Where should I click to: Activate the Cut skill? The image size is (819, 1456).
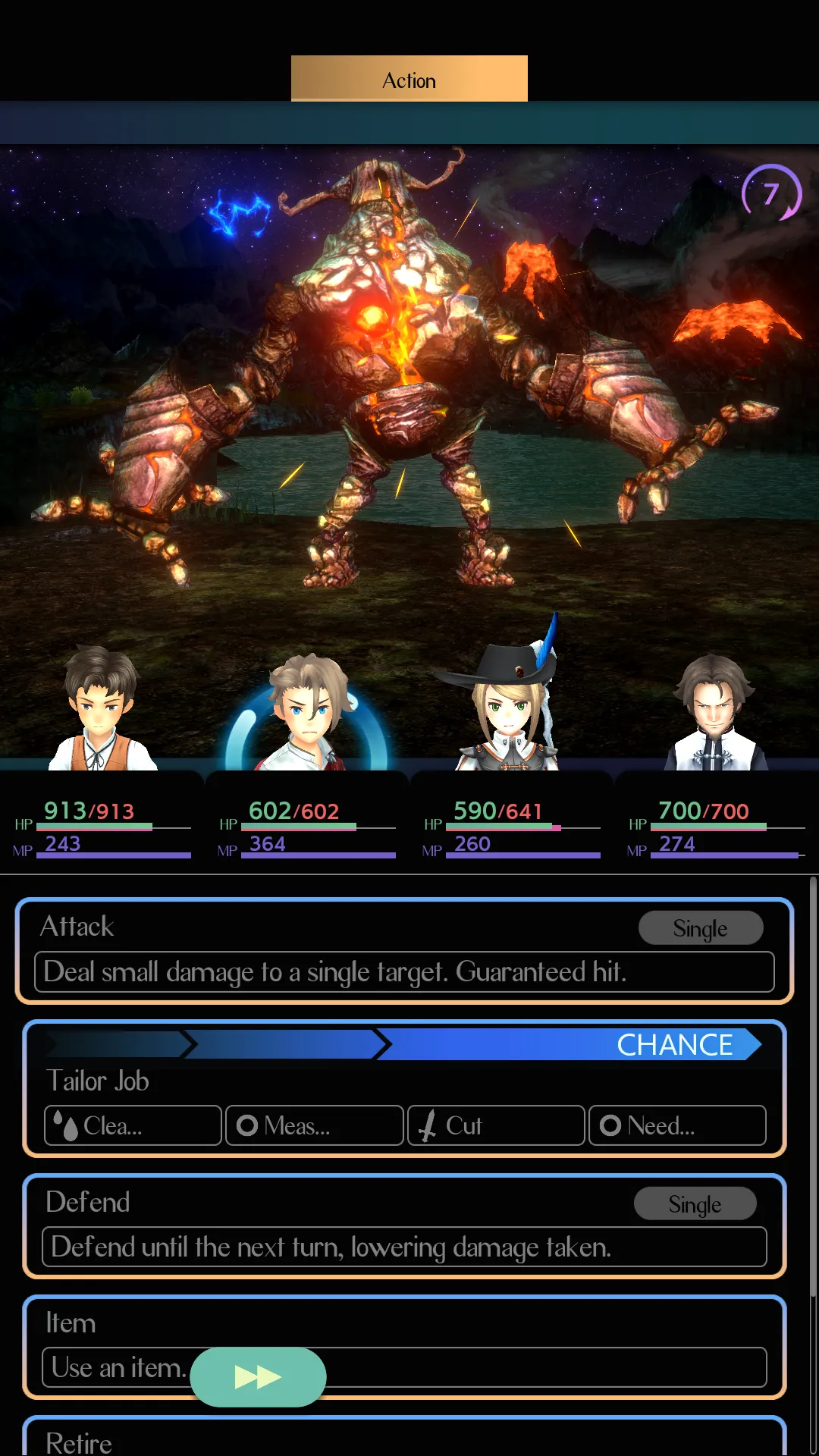click(496, 1125)
